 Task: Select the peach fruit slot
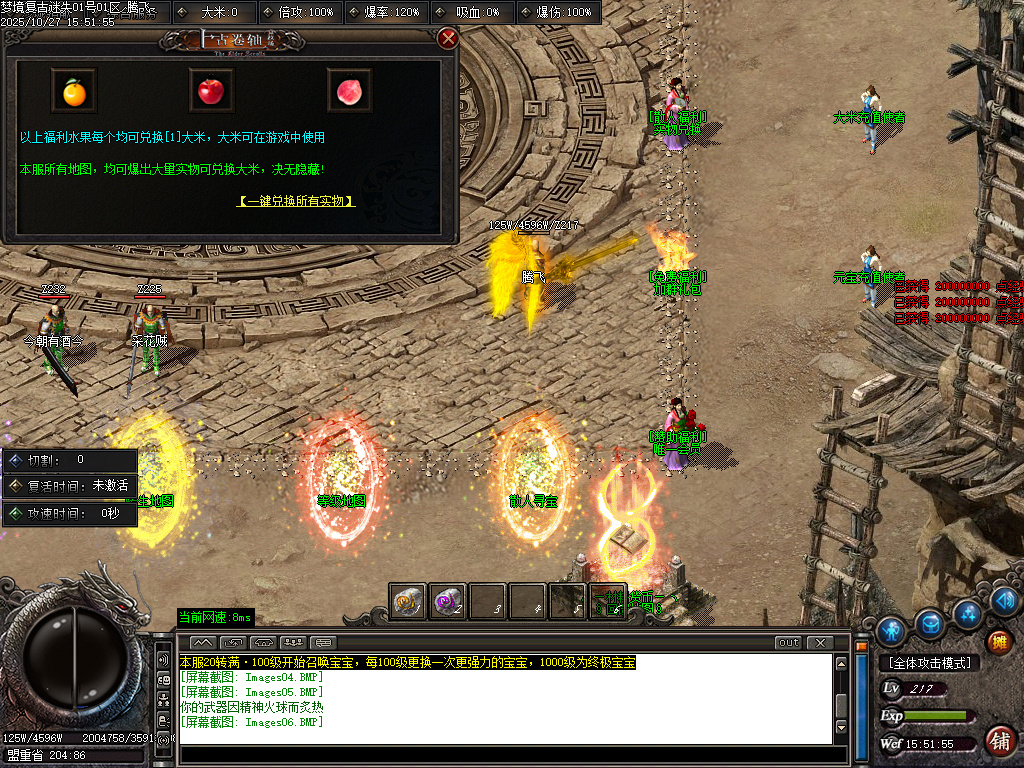click(x=349, y=92)
